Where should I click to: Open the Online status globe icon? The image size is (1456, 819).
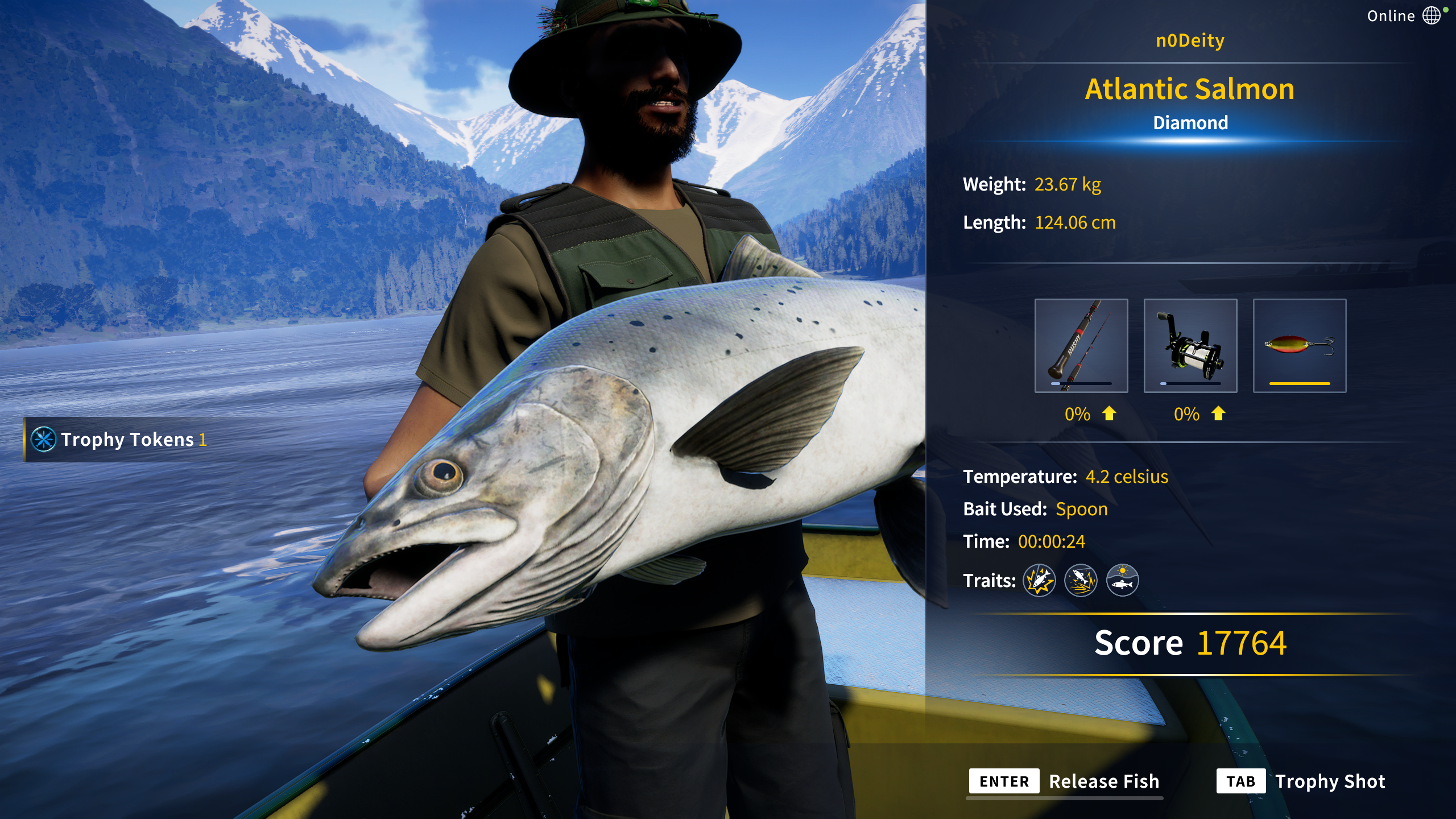[x=1431, y=15]
